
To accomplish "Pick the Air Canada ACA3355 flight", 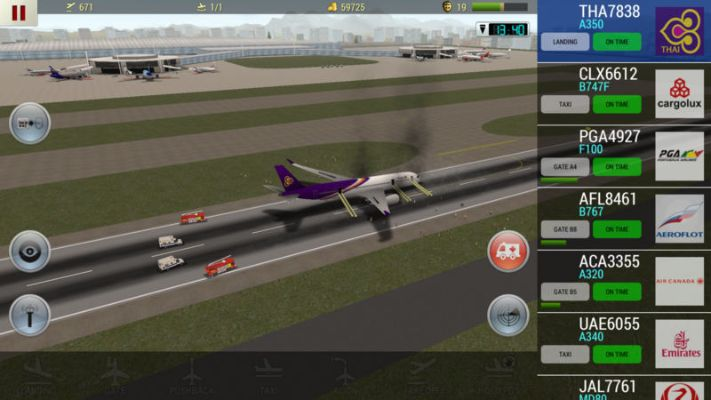I will (608, 262).
